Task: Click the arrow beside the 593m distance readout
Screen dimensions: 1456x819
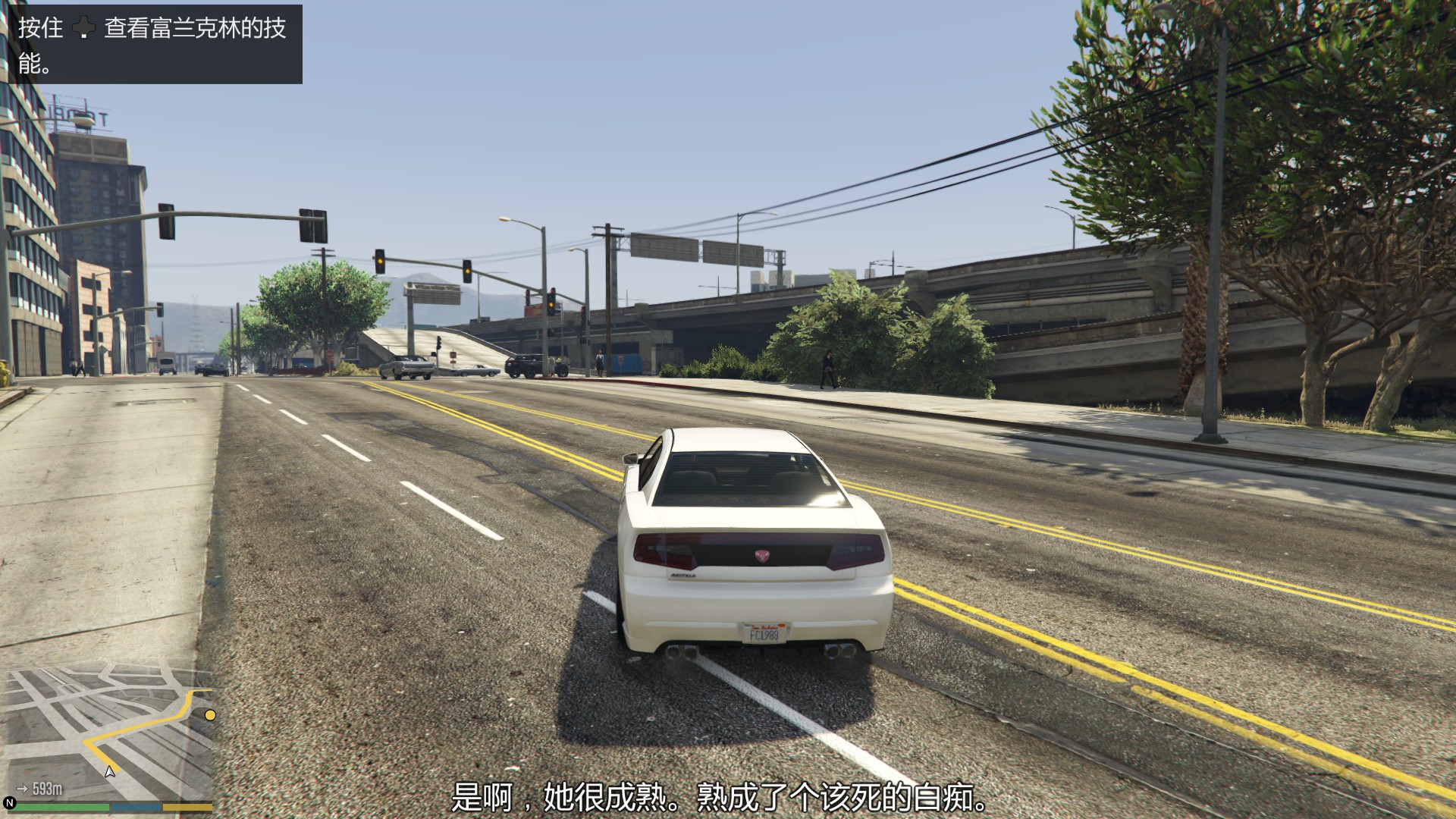Action: pos(22,789)
